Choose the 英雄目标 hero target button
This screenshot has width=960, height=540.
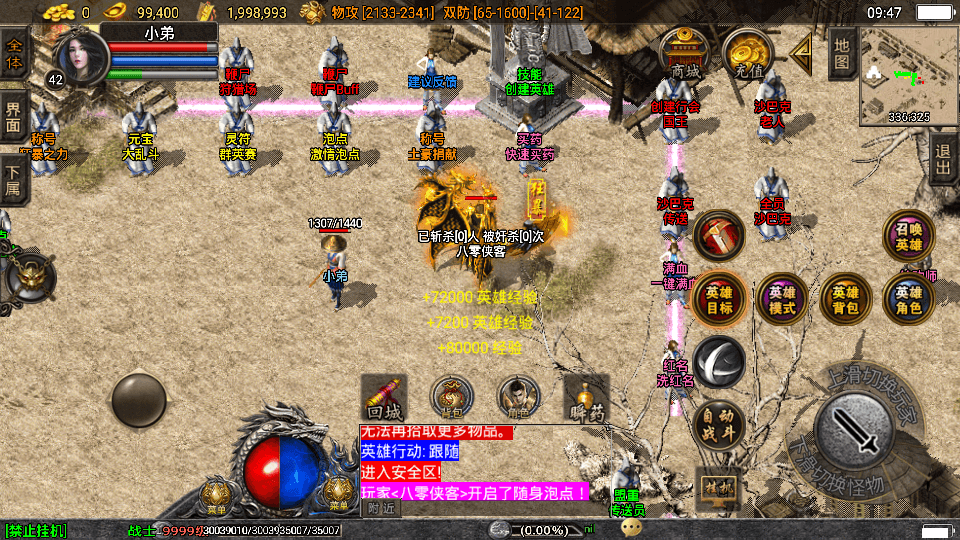[719, 299]
